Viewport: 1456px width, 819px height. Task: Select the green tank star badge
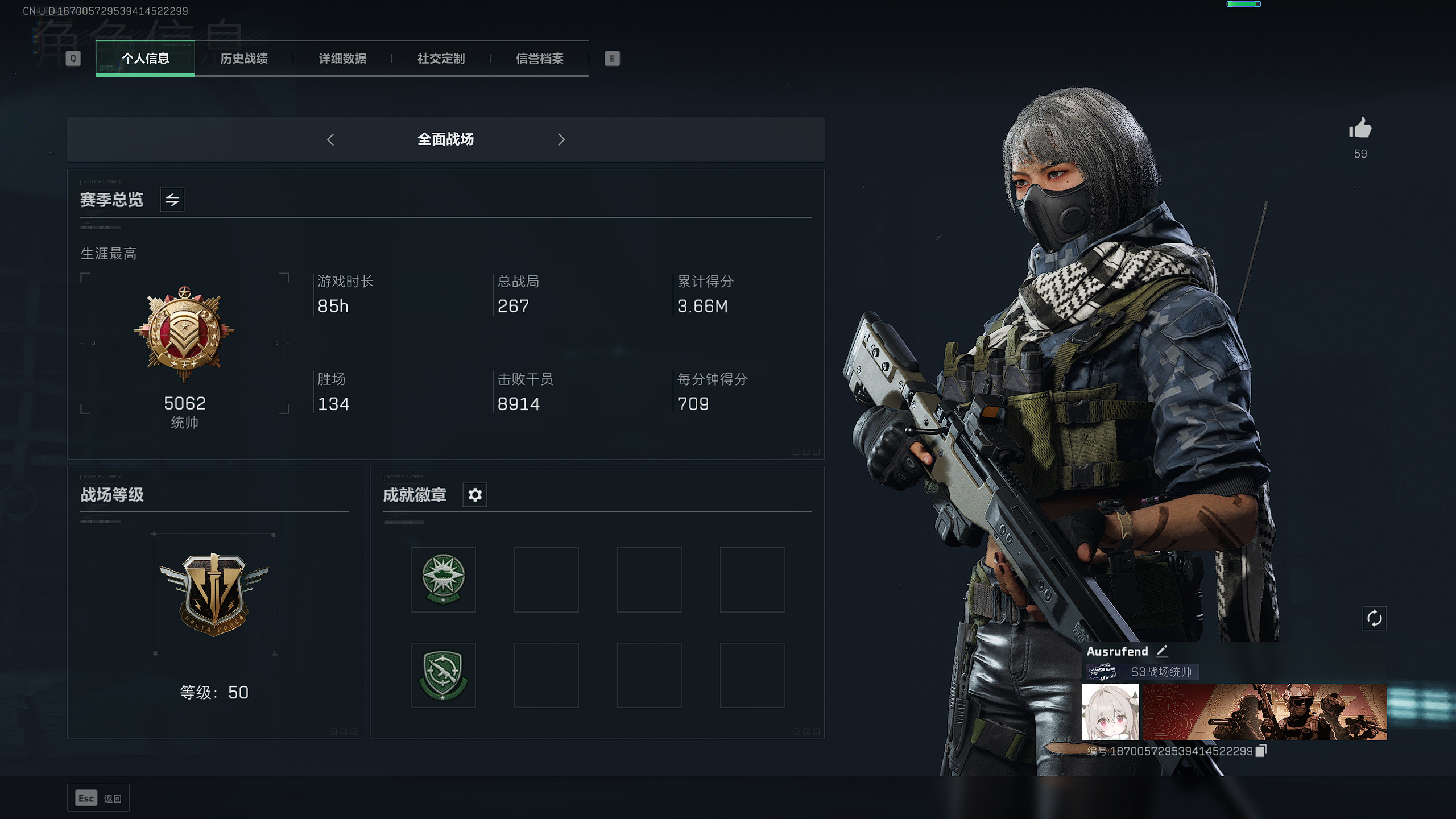[443, 580]
